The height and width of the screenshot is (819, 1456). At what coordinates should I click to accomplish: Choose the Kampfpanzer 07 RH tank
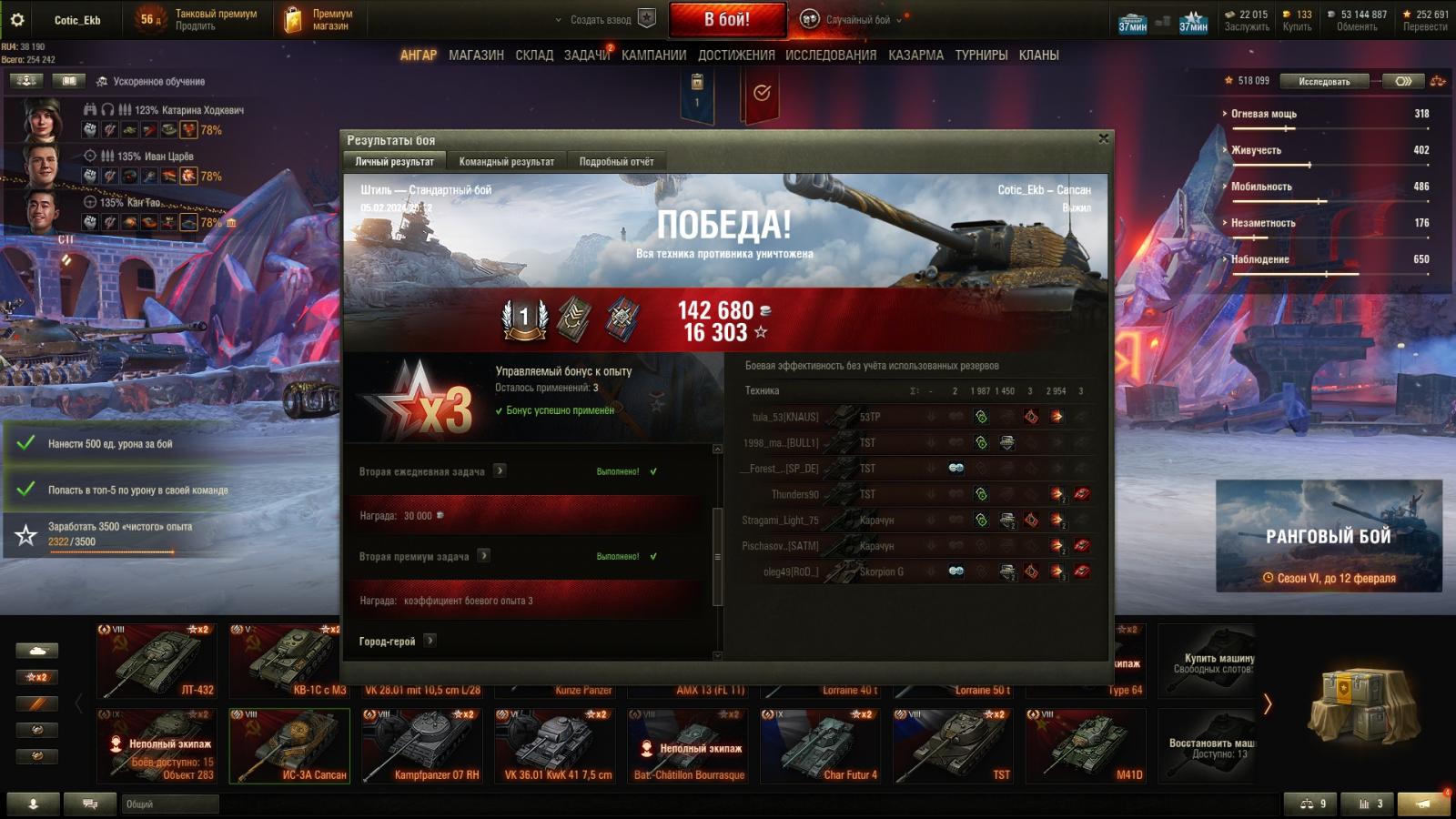(x=422, y=746)
